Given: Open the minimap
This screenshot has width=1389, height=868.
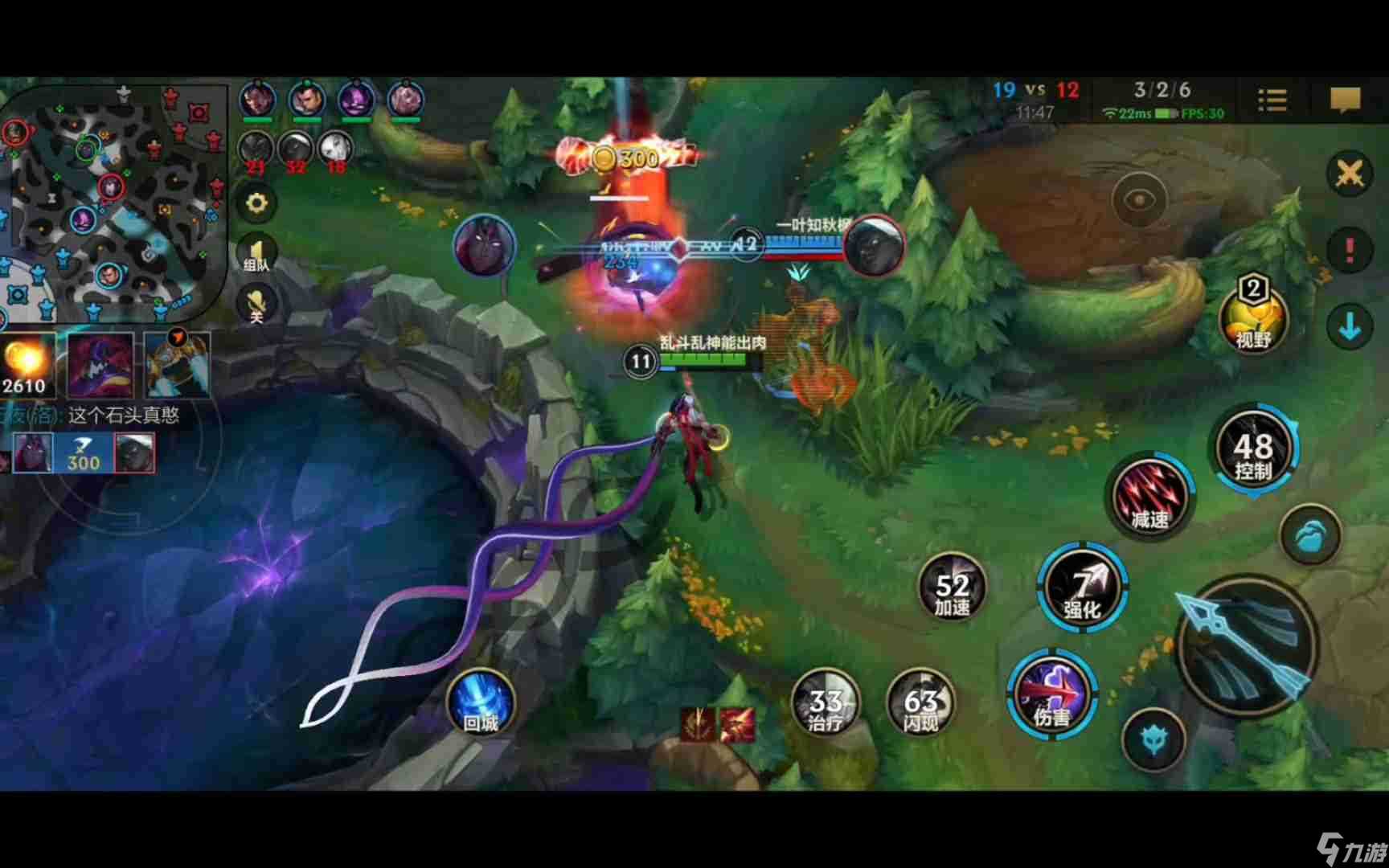Looking at the screenshot, I should pos(113,201).
